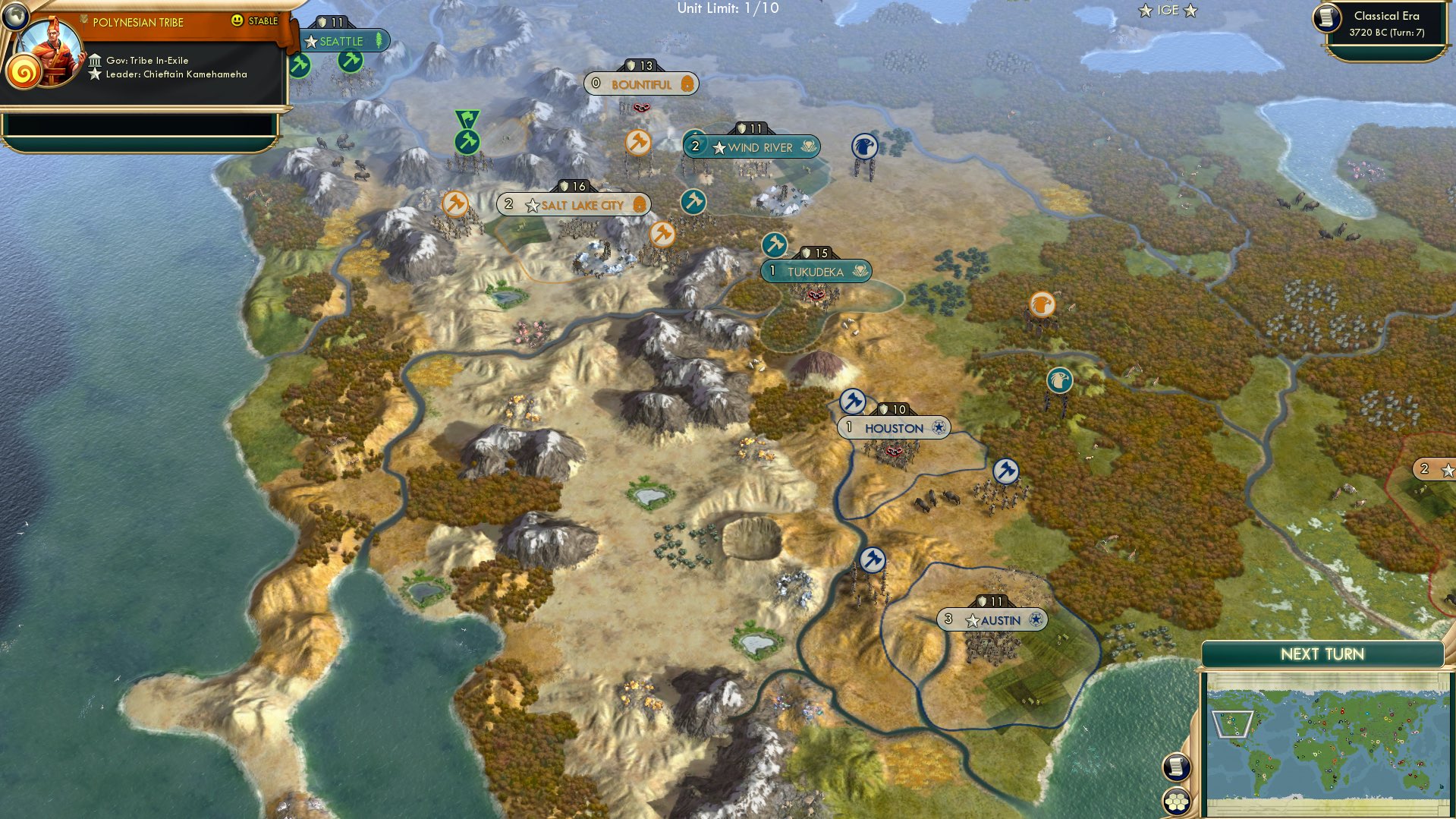Viewport: 1456px width, 819px height.
Task: Click the blue eagle unit icon beside Wind River
Action: [866, 144]
